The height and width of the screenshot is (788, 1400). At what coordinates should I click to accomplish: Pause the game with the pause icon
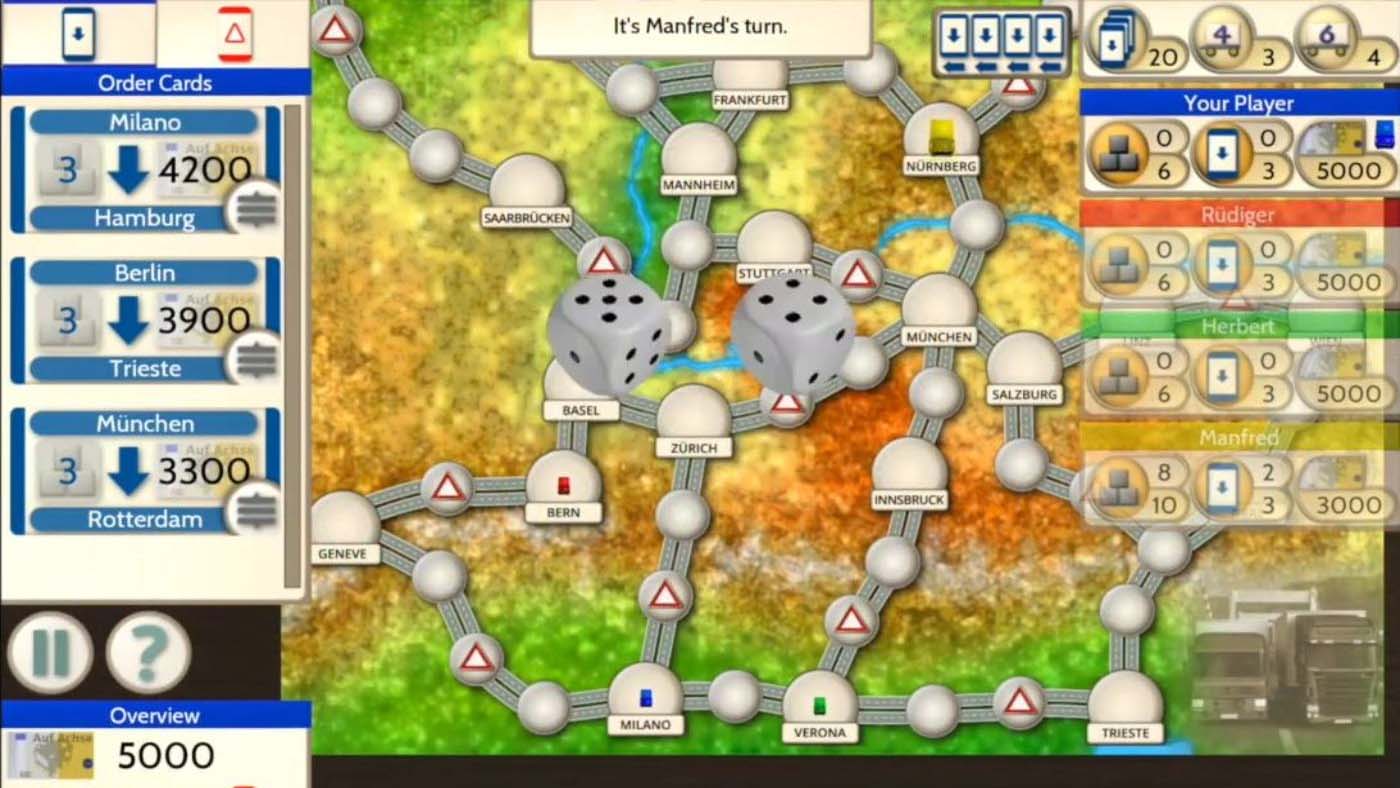click(x=52, y=651)
